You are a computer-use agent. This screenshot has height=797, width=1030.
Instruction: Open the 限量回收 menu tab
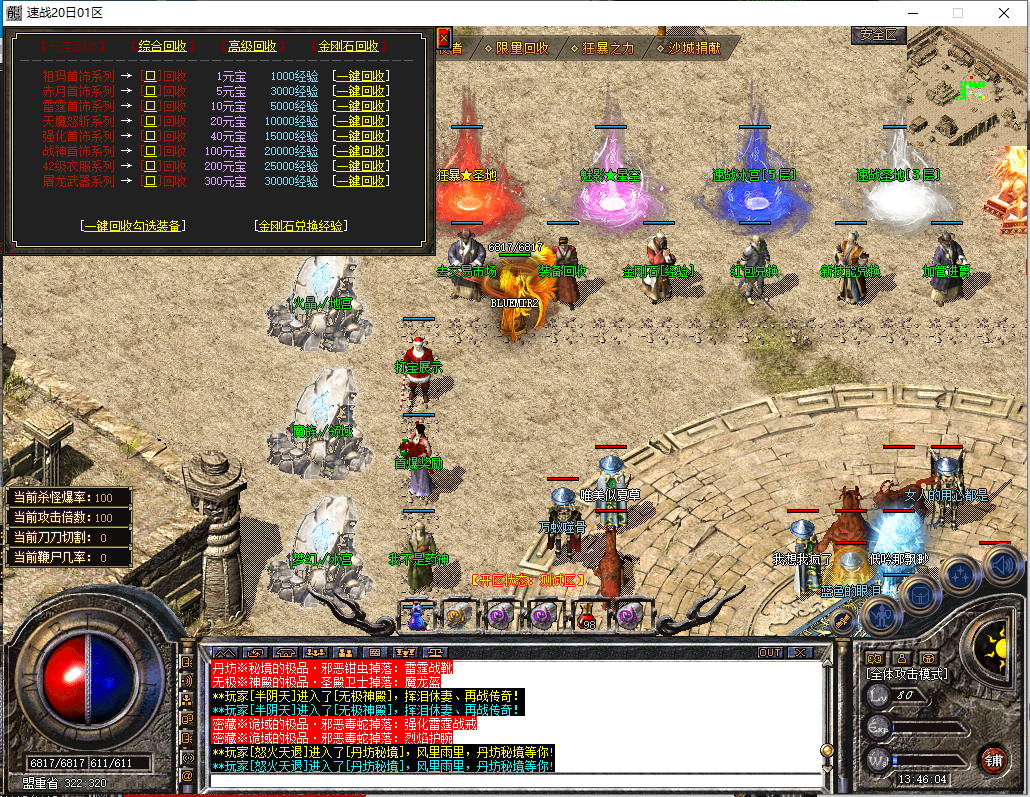[x=517, y=48]
